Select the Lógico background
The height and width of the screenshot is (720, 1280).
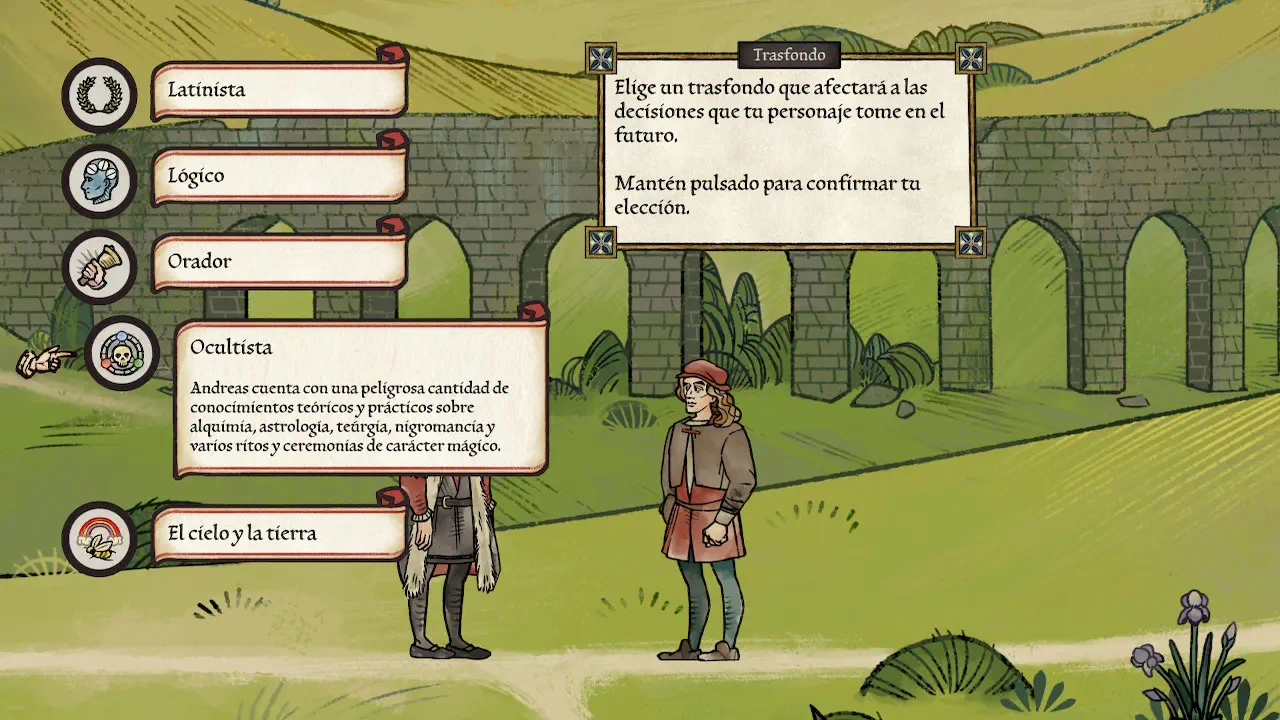pos(279,176)
